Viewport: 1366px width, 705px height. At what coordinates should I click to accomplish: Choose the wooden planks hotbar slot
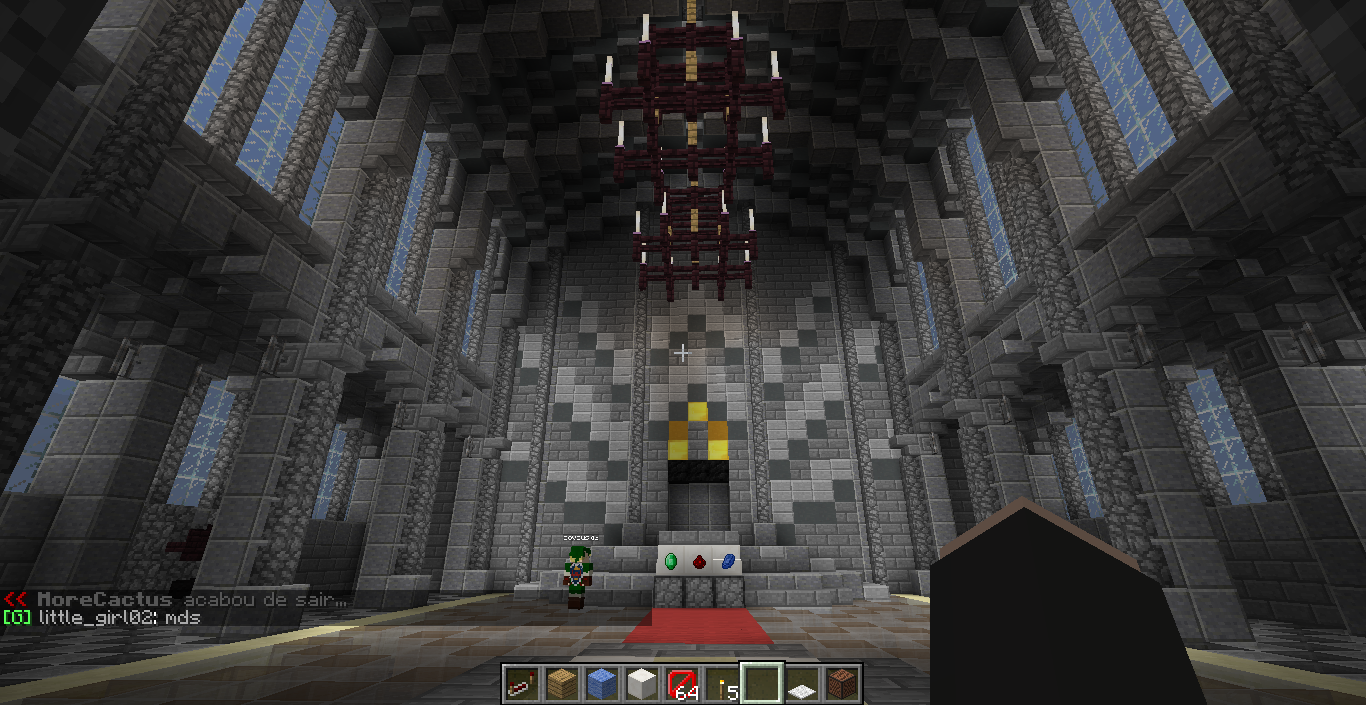coord(561,684)
